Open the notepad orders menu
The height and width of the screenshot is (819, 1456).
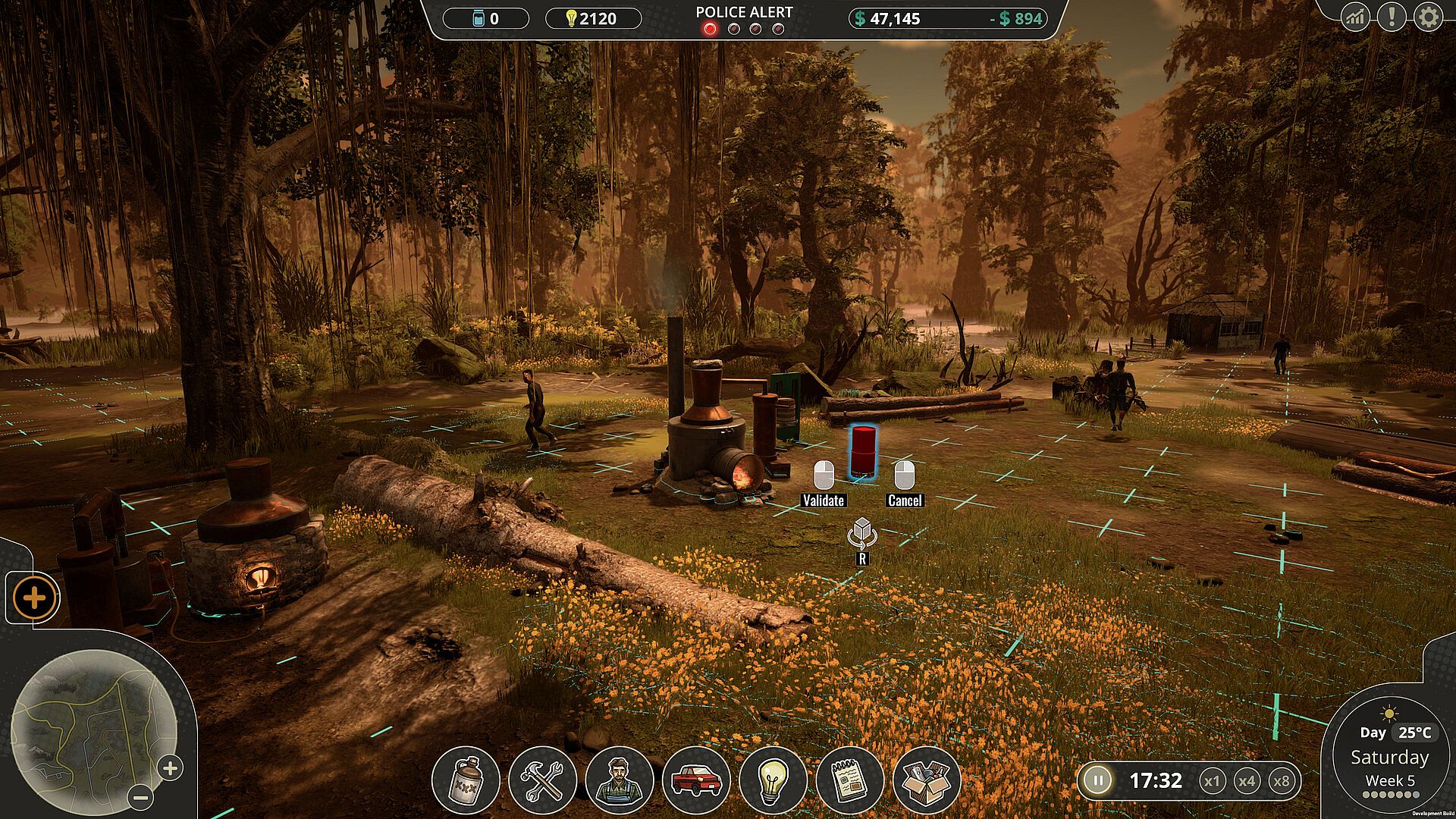850,780
